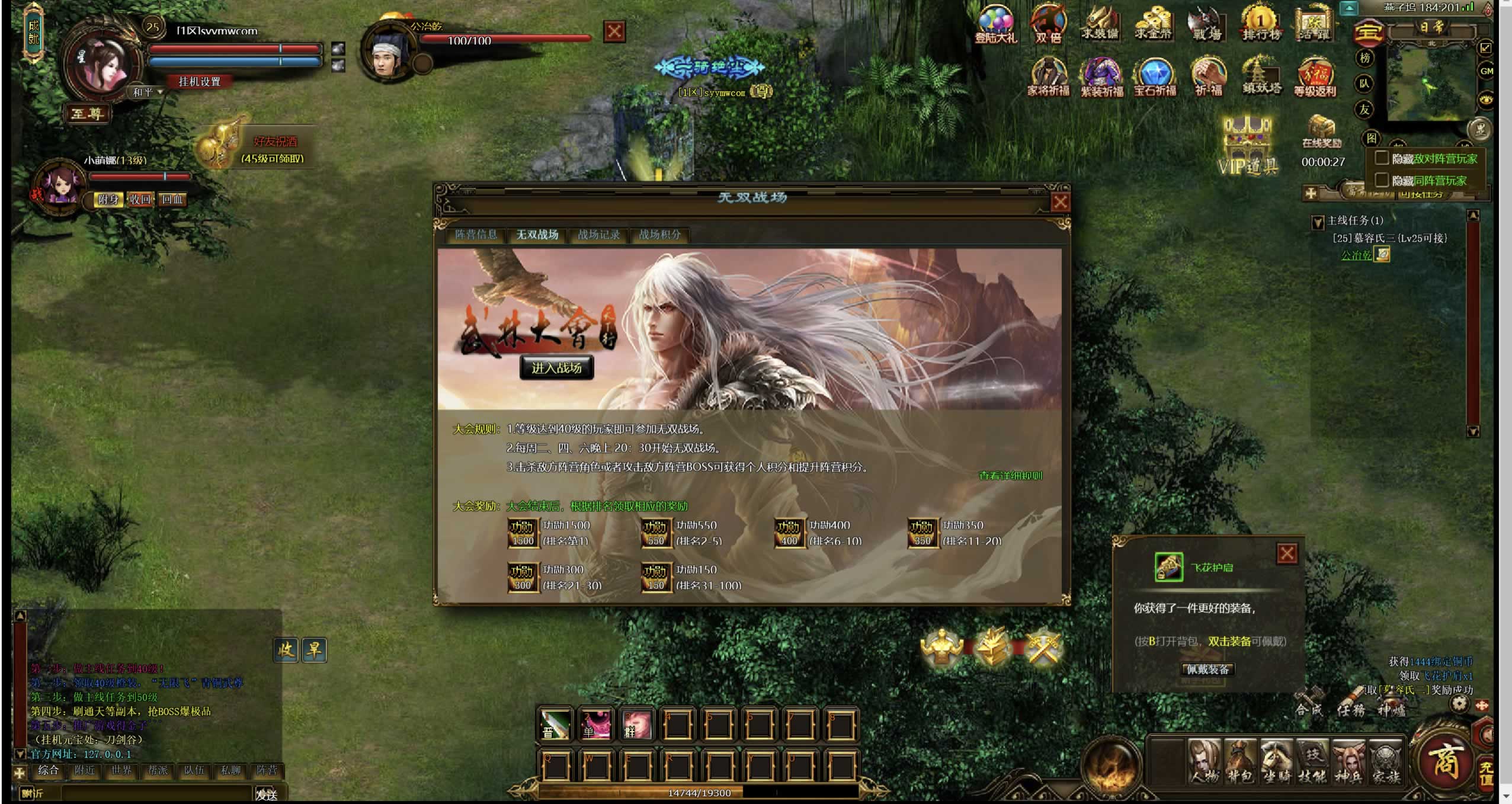Close the 公冶乾 target frame
Screen dimensions: 1512x804
(614, 31)
